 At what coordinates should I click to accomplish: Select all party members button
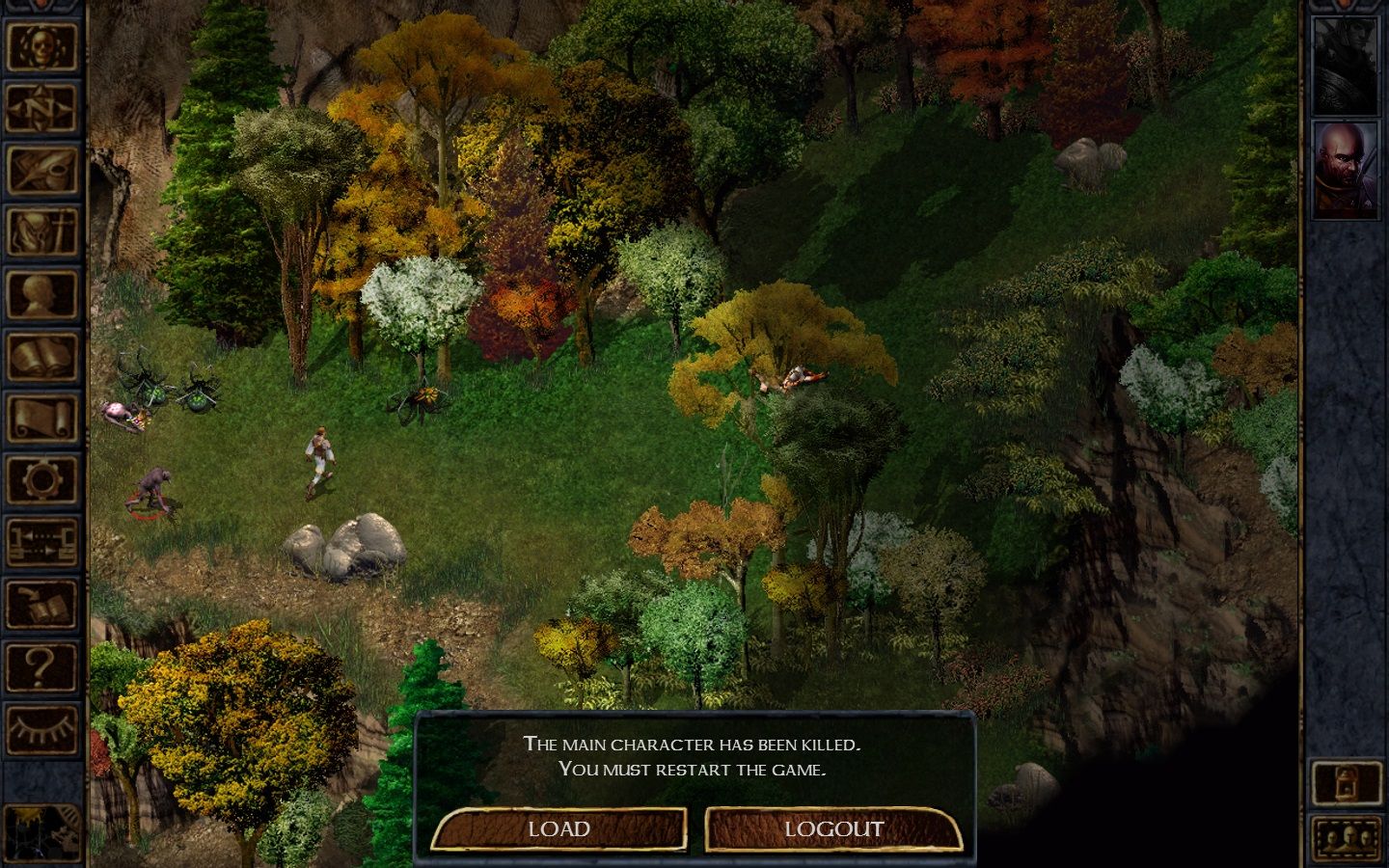pyautogui.click(x=1347, y=837)
